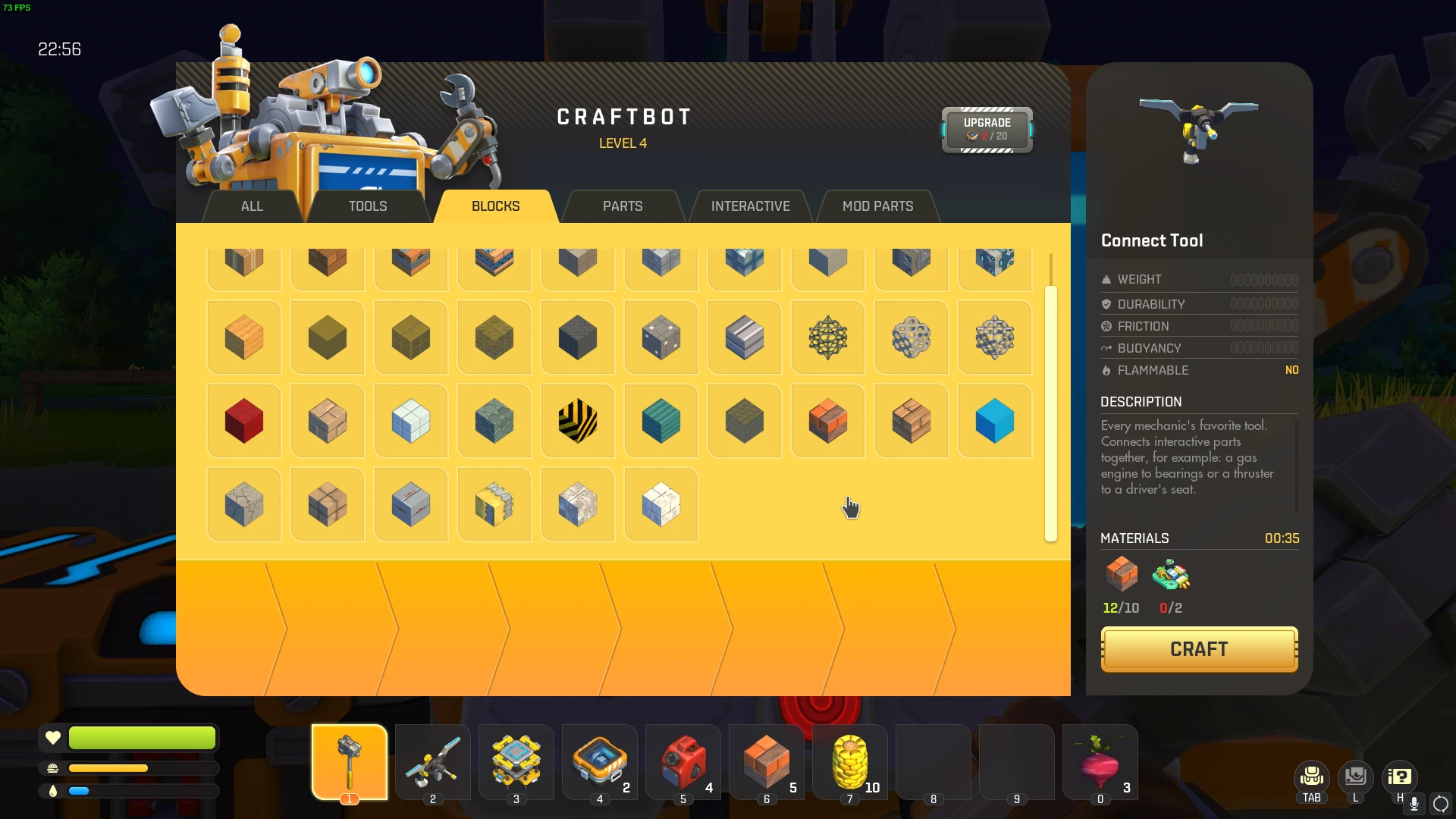Open the inventory via the TAB backpack icon
The width and height of the screenshot is (1456, 819).
(1310, 777)
